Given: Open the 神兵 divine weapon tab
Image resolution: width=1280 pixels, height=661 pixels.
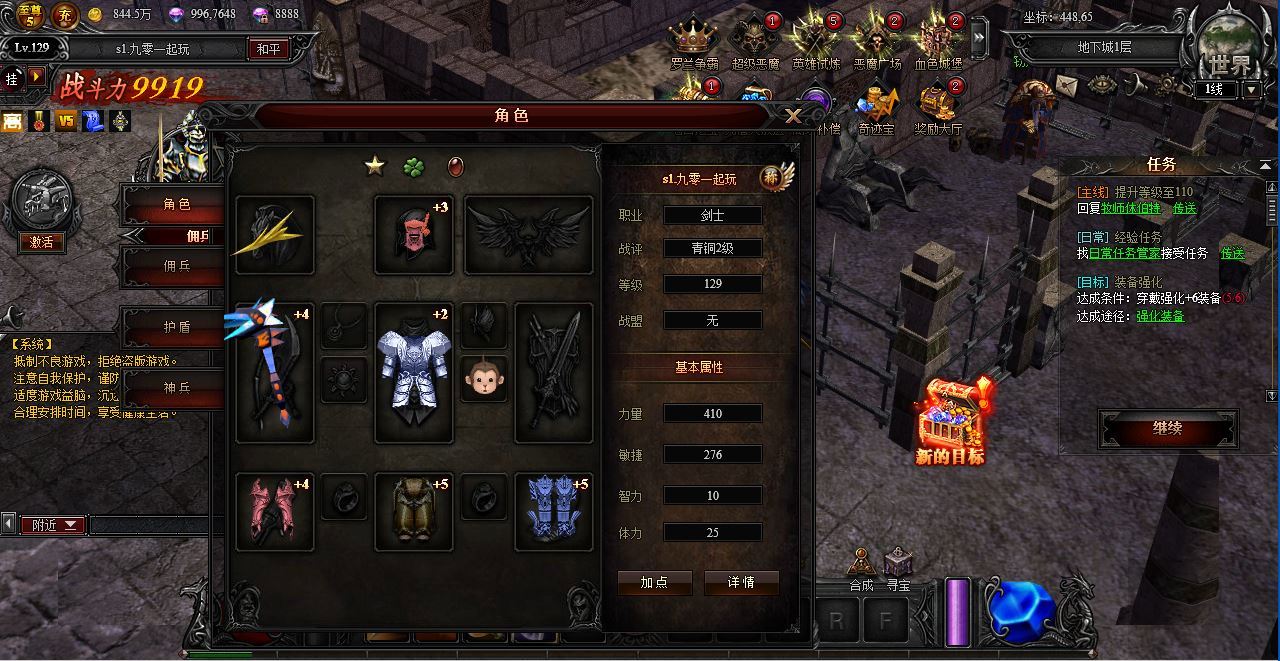Looking at the screenshot, I should [x=177, y=387].
